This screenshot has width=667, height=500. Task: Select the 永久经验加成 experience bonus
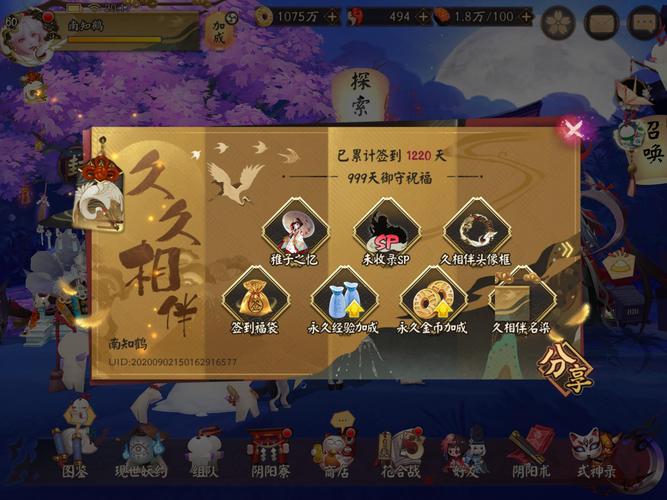pos(343,298)
